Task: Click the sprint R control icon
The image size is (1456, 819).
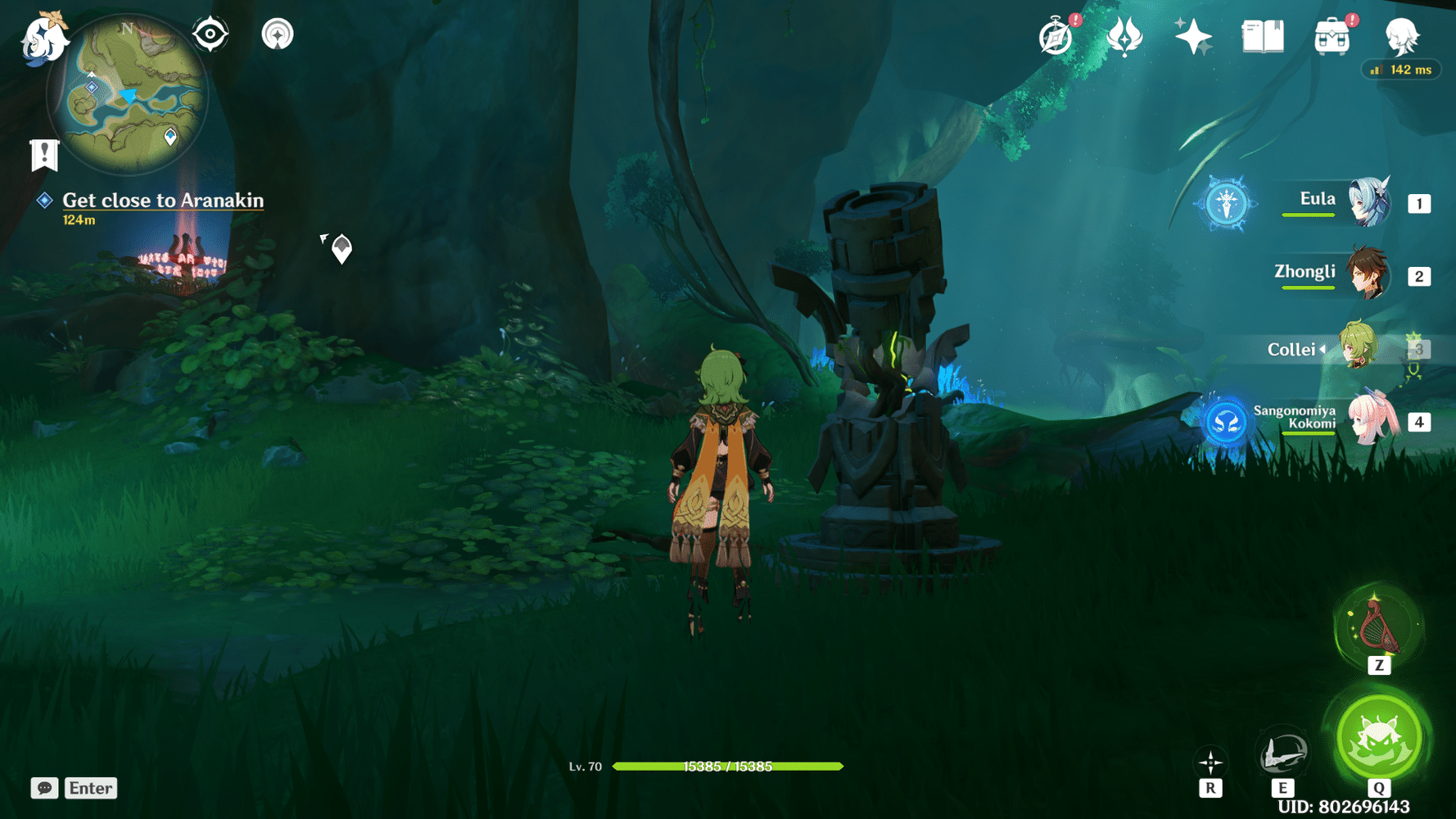Action: pos(1210,762)
